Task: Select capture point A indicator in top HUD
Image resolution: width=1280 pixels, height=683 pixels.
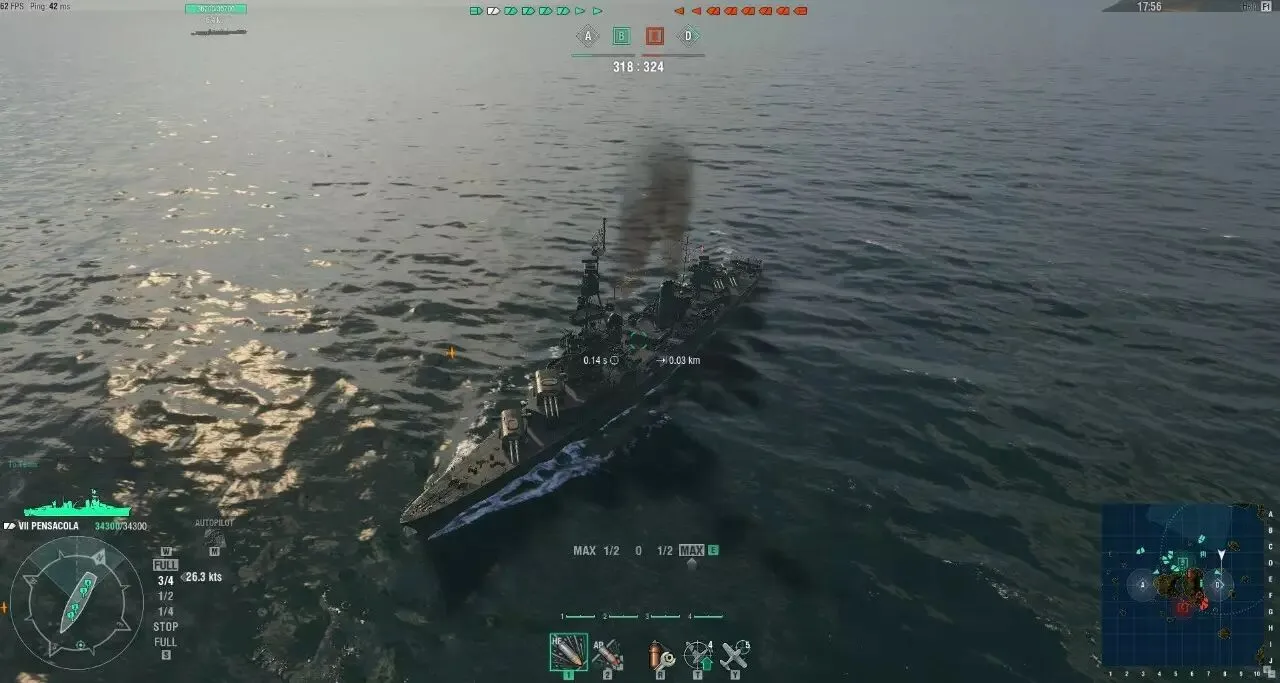Action: 587,37
